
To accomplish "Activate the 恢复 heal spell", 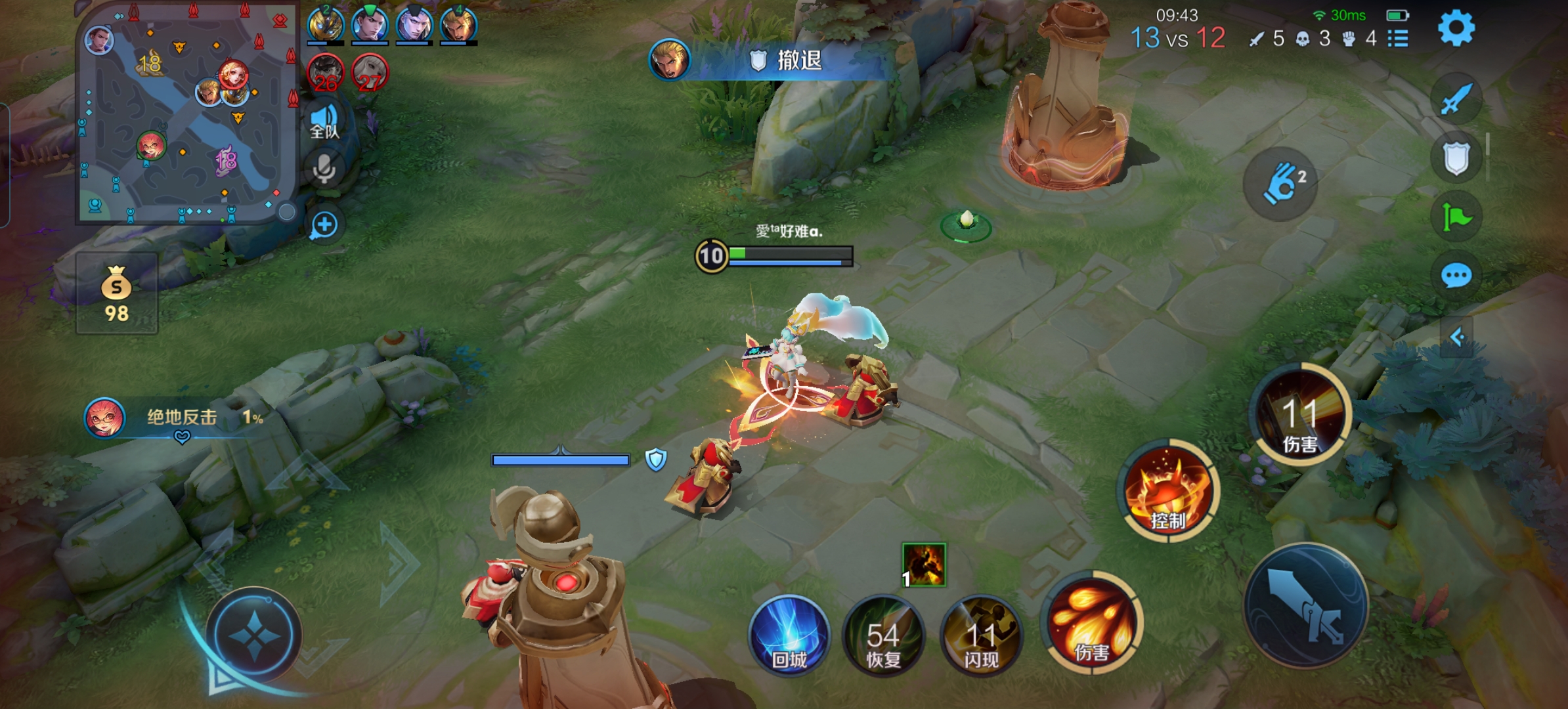I will (x=883, y=635).
